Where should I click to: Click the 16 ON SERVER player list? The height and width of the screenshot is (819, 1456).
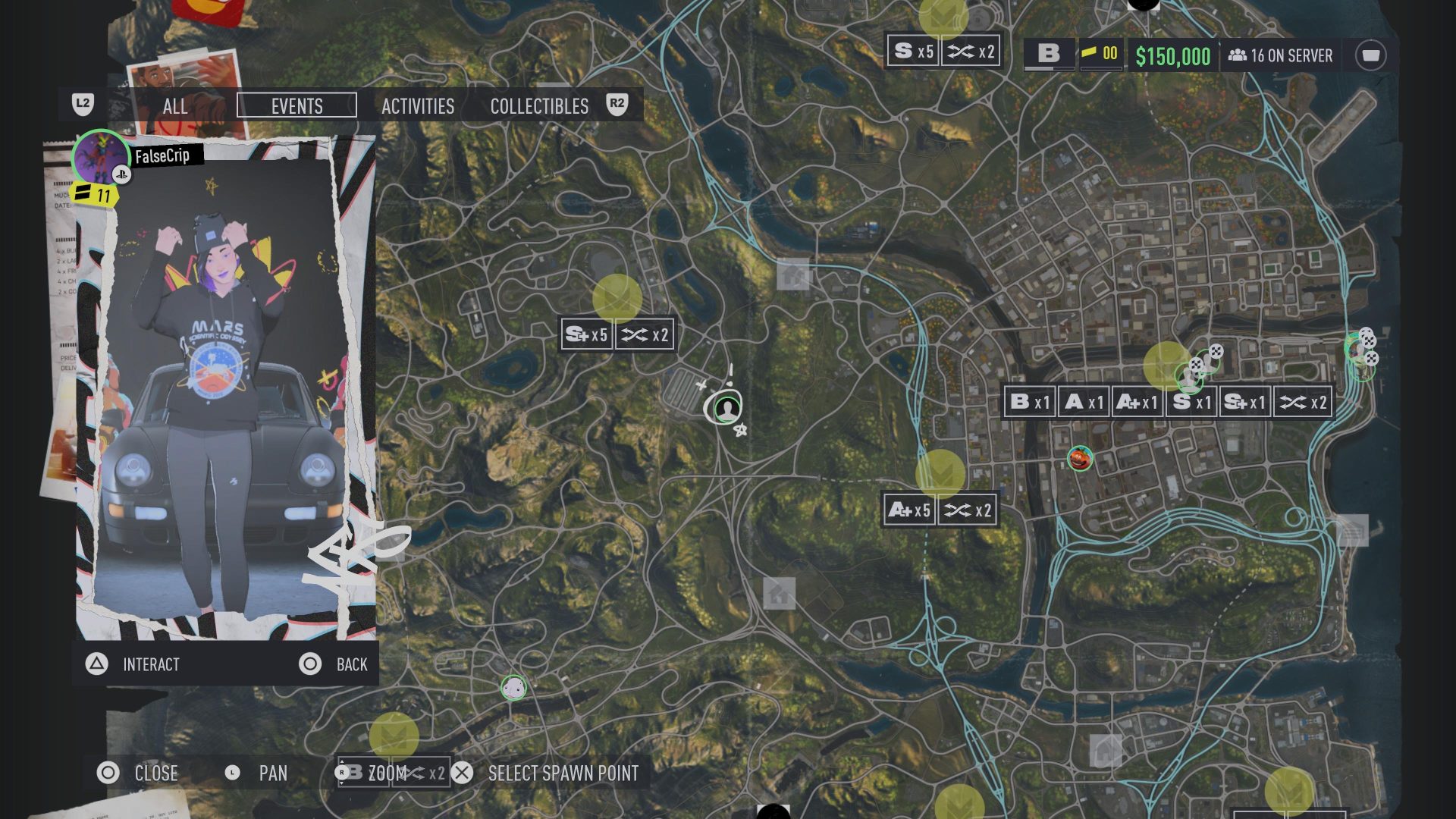click(x=1281, y=55)
